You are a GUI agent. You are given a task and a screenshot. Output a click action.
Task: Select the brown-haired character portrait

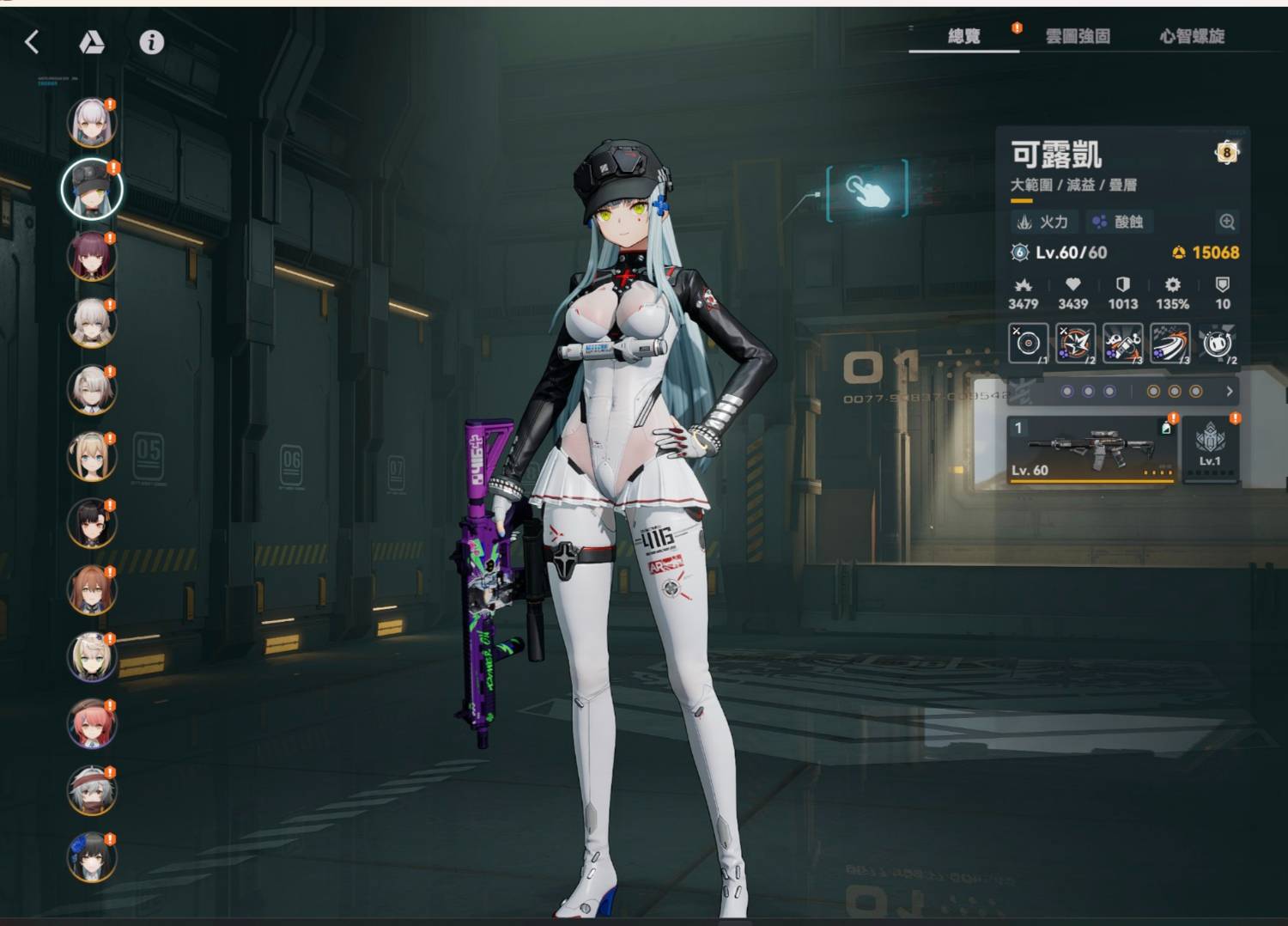tap(91, 590)
